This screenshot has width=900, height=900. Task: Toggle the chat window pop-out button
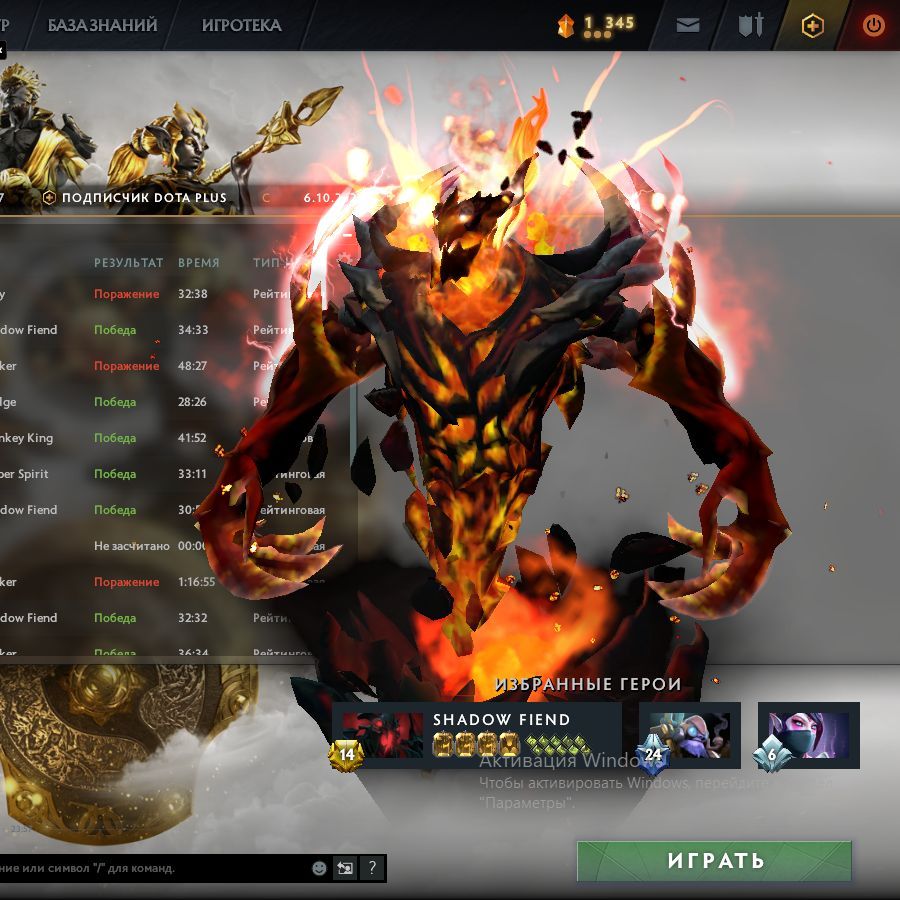click(345, 868)
